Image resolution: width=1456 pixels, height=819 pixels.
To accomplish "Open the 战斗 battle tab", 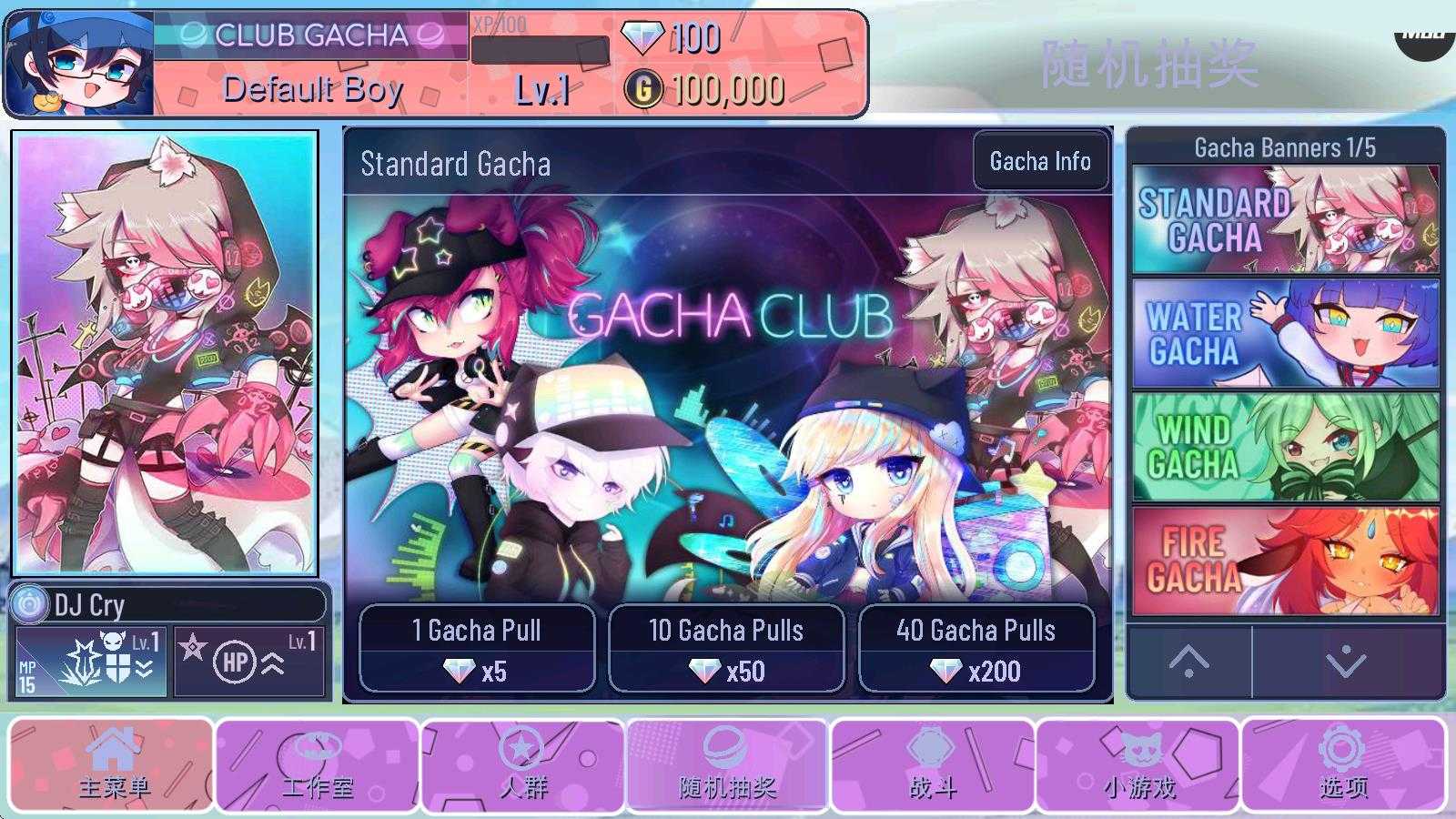I will pos(933,764).
